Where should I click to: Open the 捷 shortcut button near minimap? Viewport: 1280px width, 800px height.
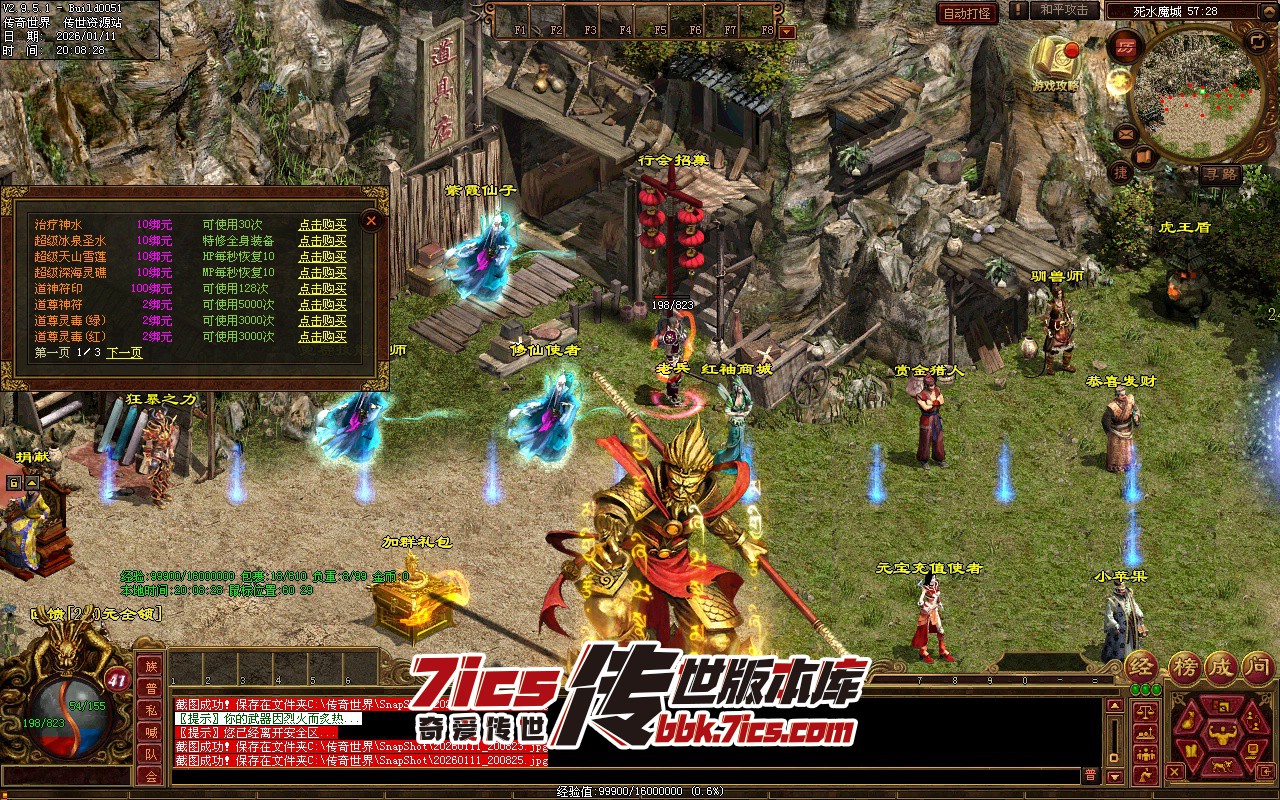coord(1121,172)
